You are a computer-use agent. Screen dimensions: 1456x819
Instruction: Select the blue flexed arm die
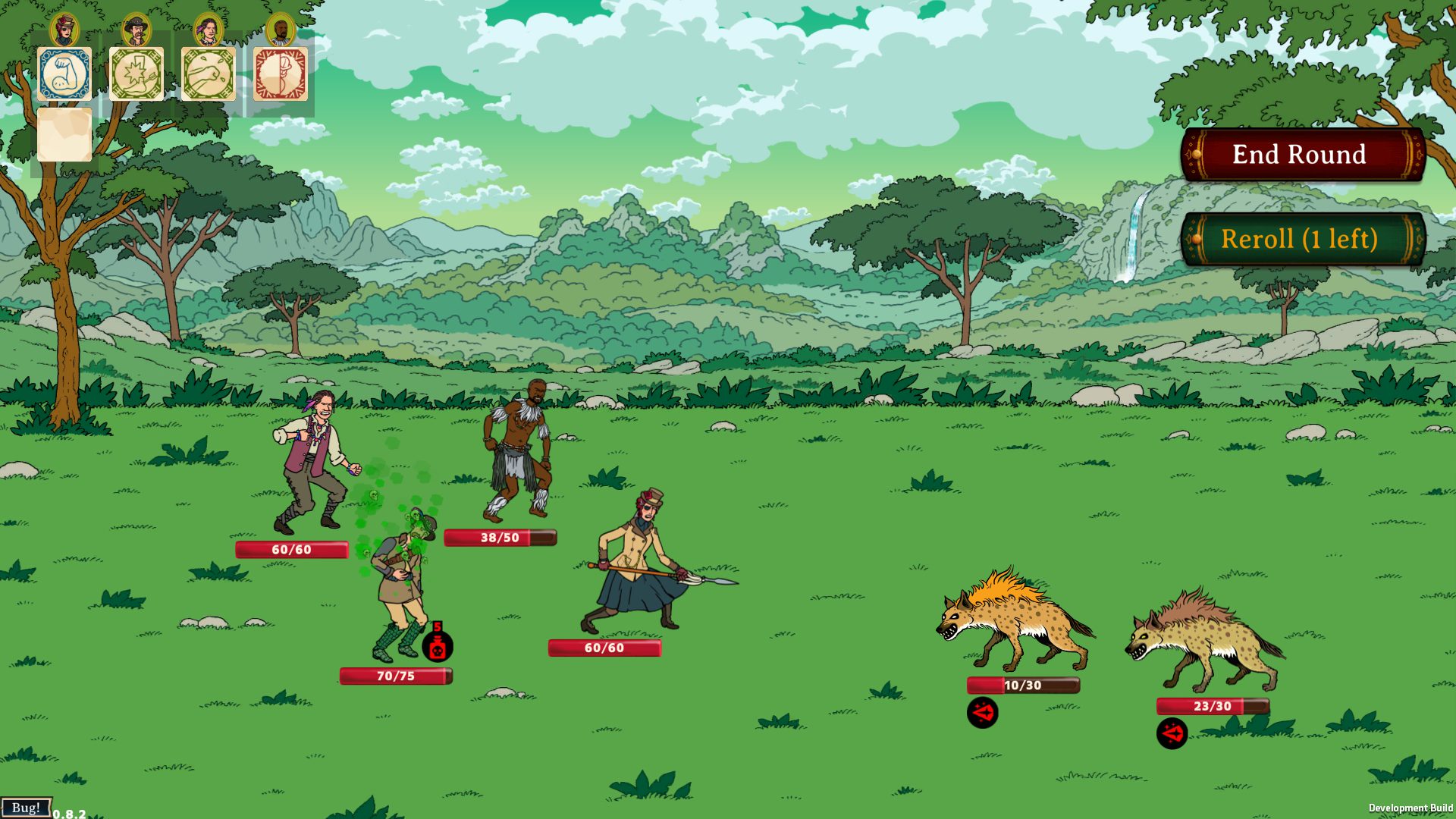click(x=64, y=74)
